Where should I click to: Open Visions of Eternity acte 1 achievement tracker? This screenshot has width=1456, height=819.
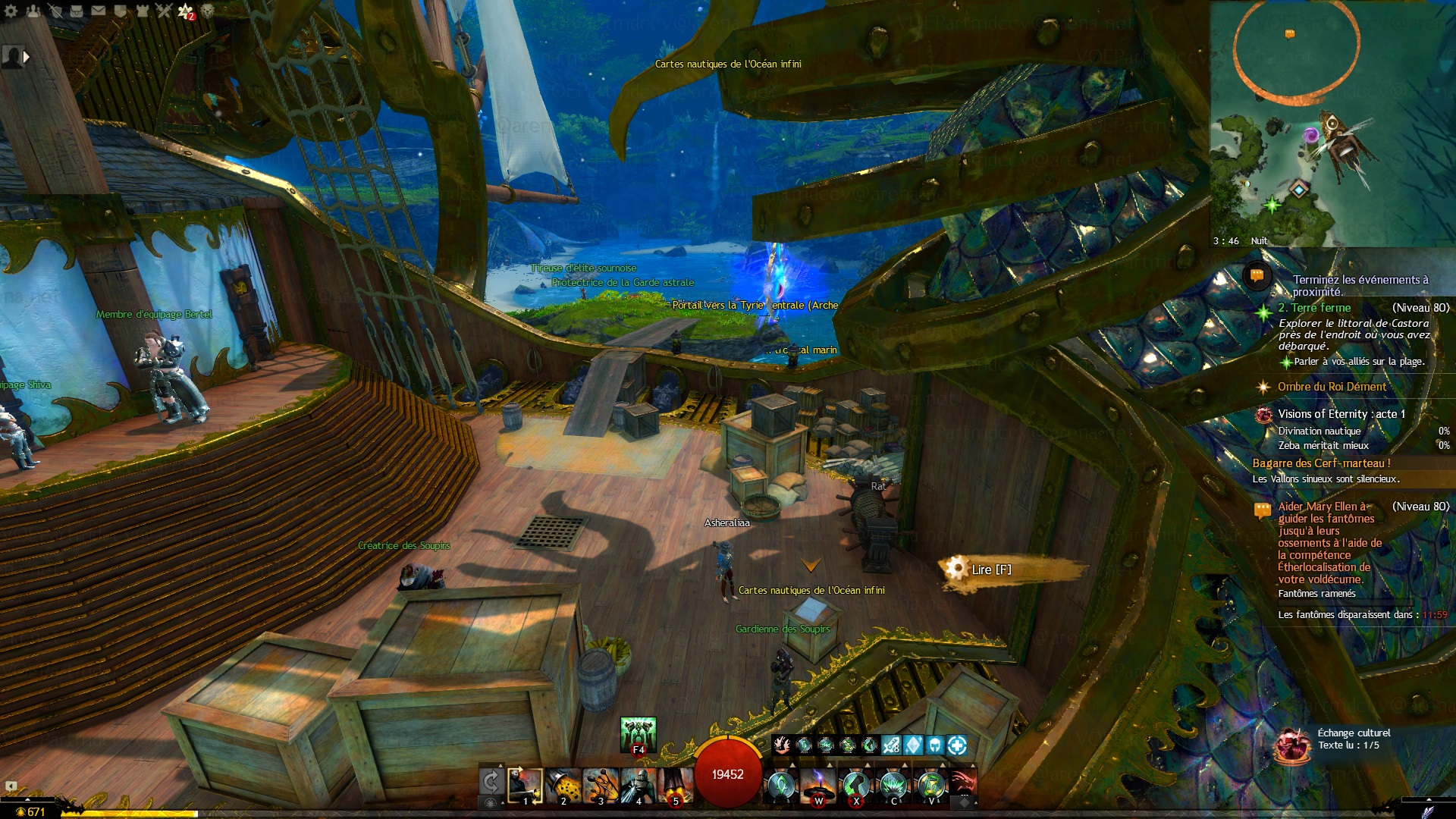1341,414
